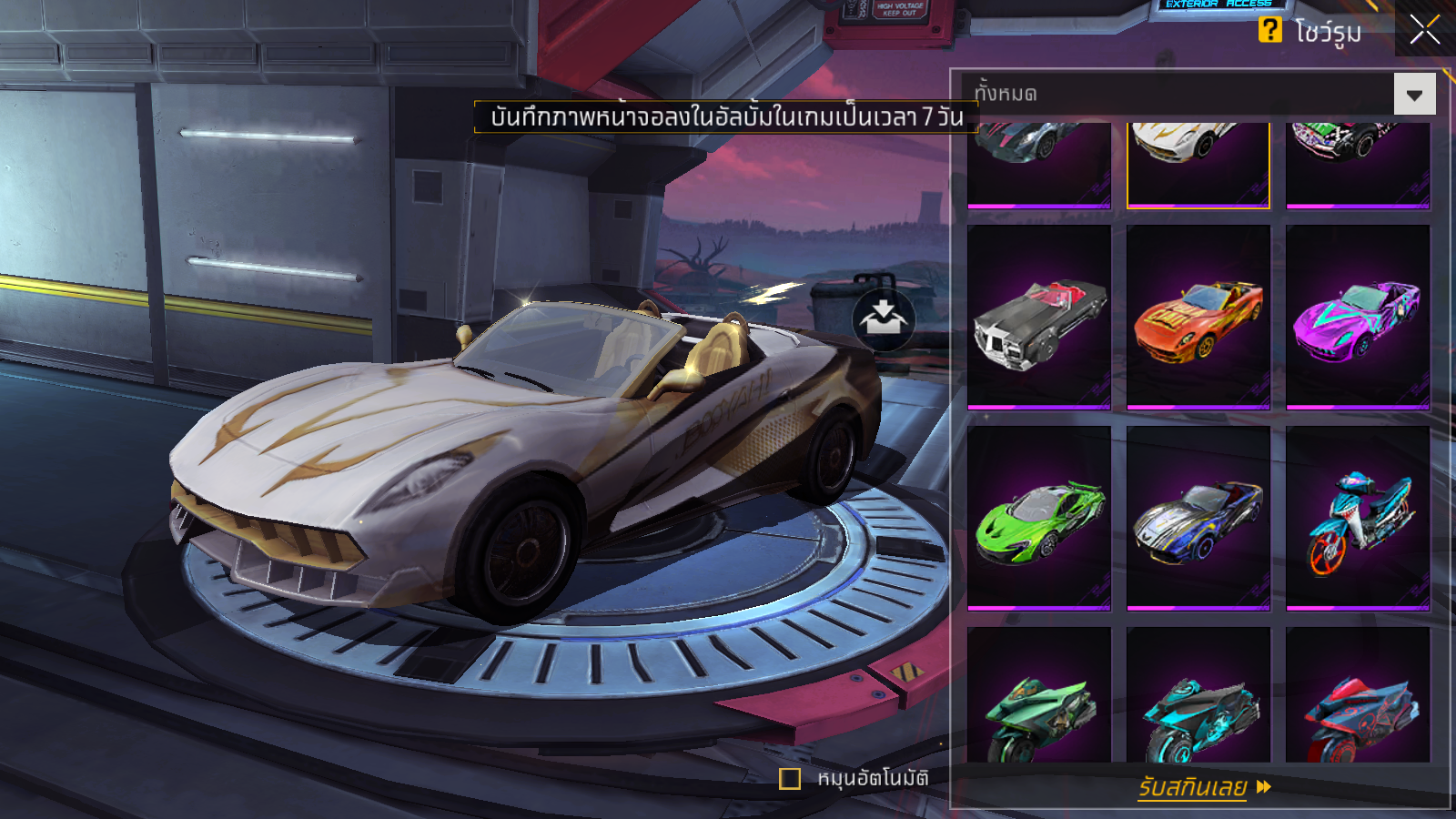Open the yellow question mark help
The width and height of the screenshot is (1456, 819).
1269,30
